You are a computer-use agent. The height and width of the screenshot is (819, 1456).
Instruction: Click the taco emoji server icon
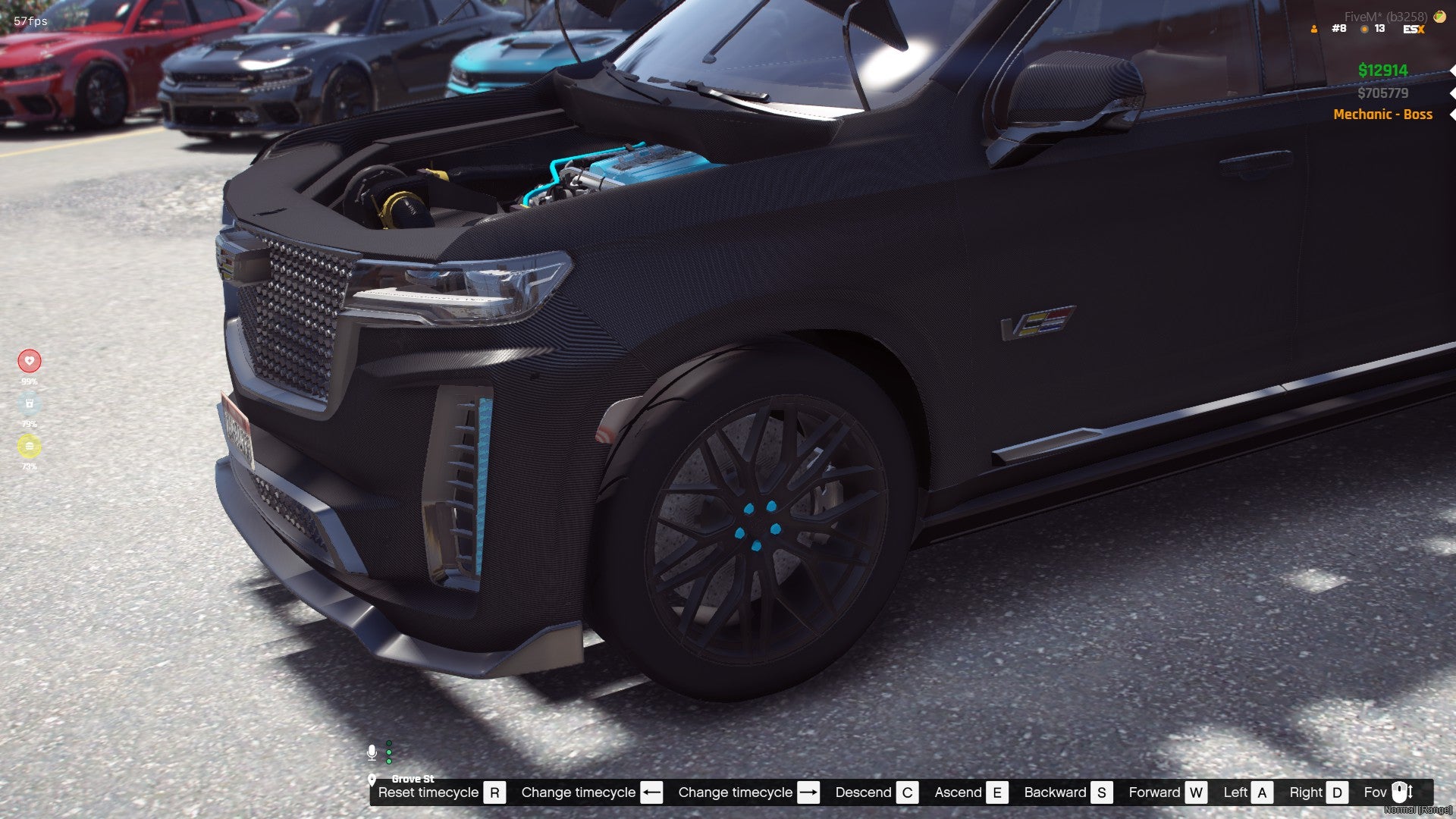(x=1439, y=17)
